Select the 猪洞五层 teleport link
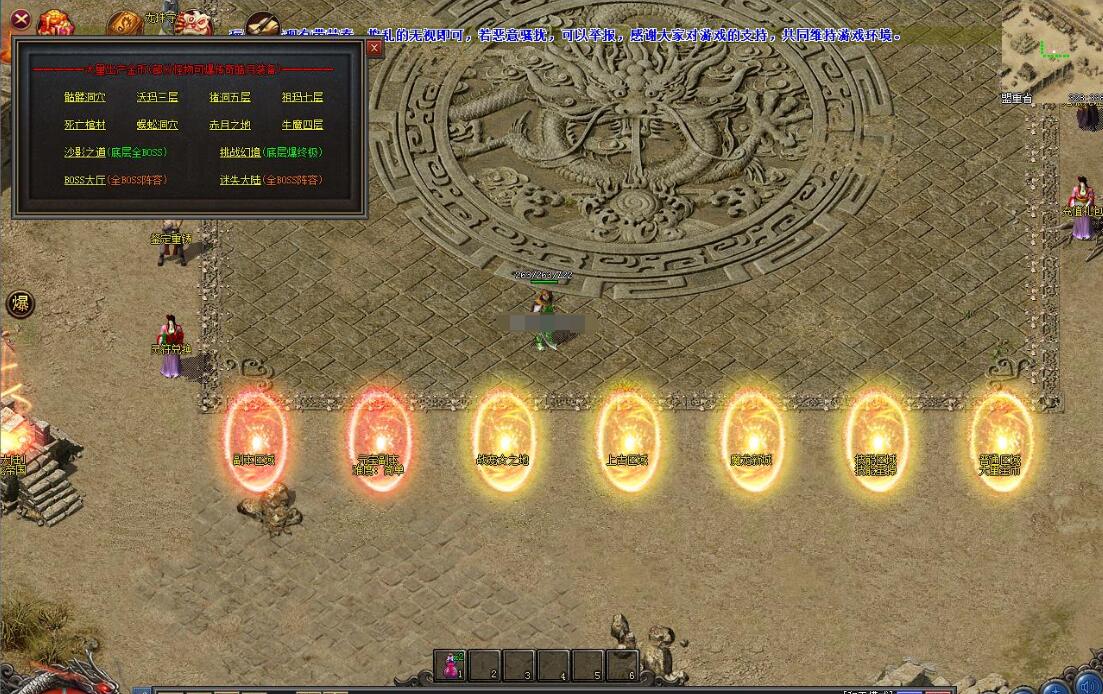Image resolution: width=1103 pixels, height=694 pixels. (230, 98)
